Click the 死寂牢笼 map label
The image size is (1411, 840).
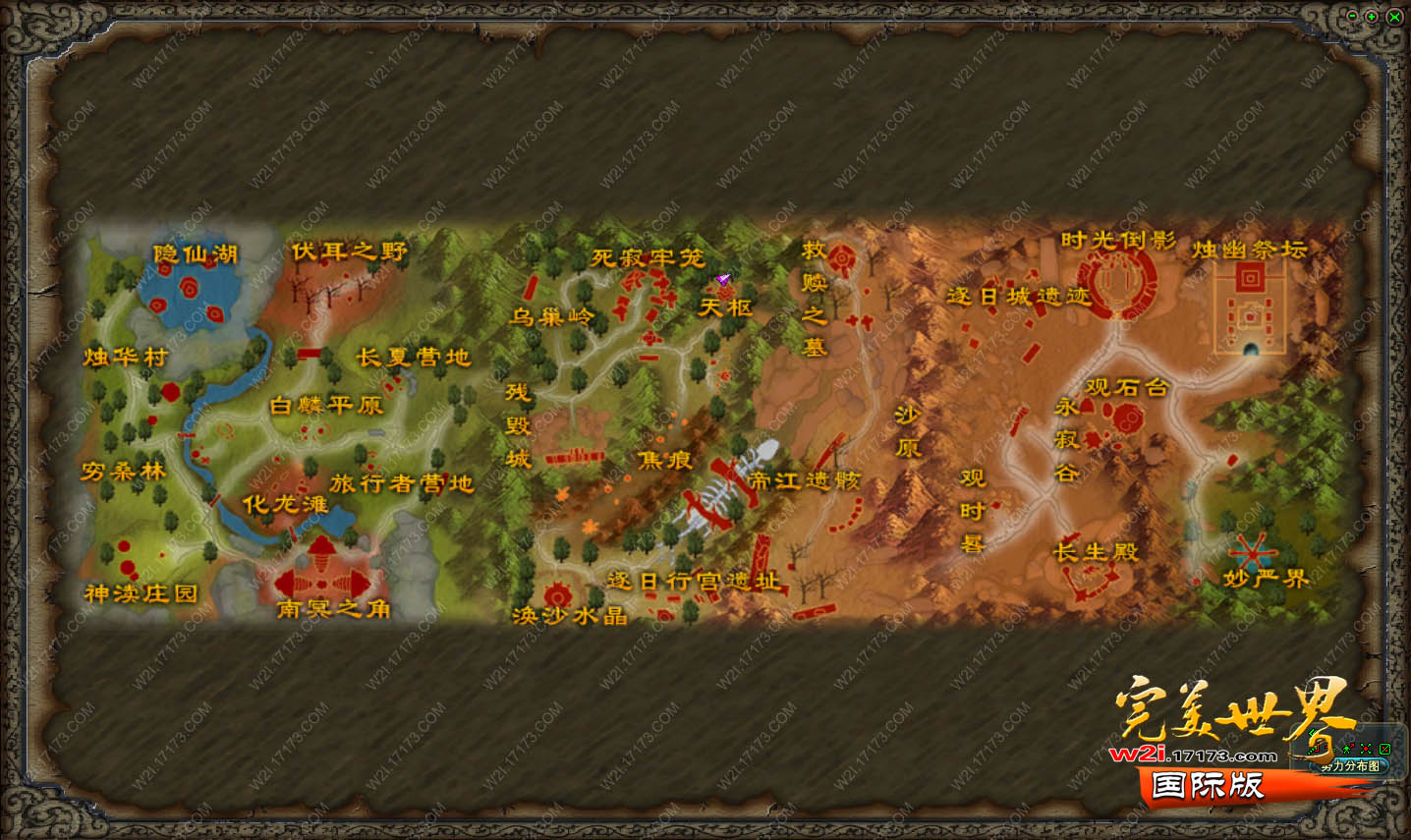[x=647, y=257]
